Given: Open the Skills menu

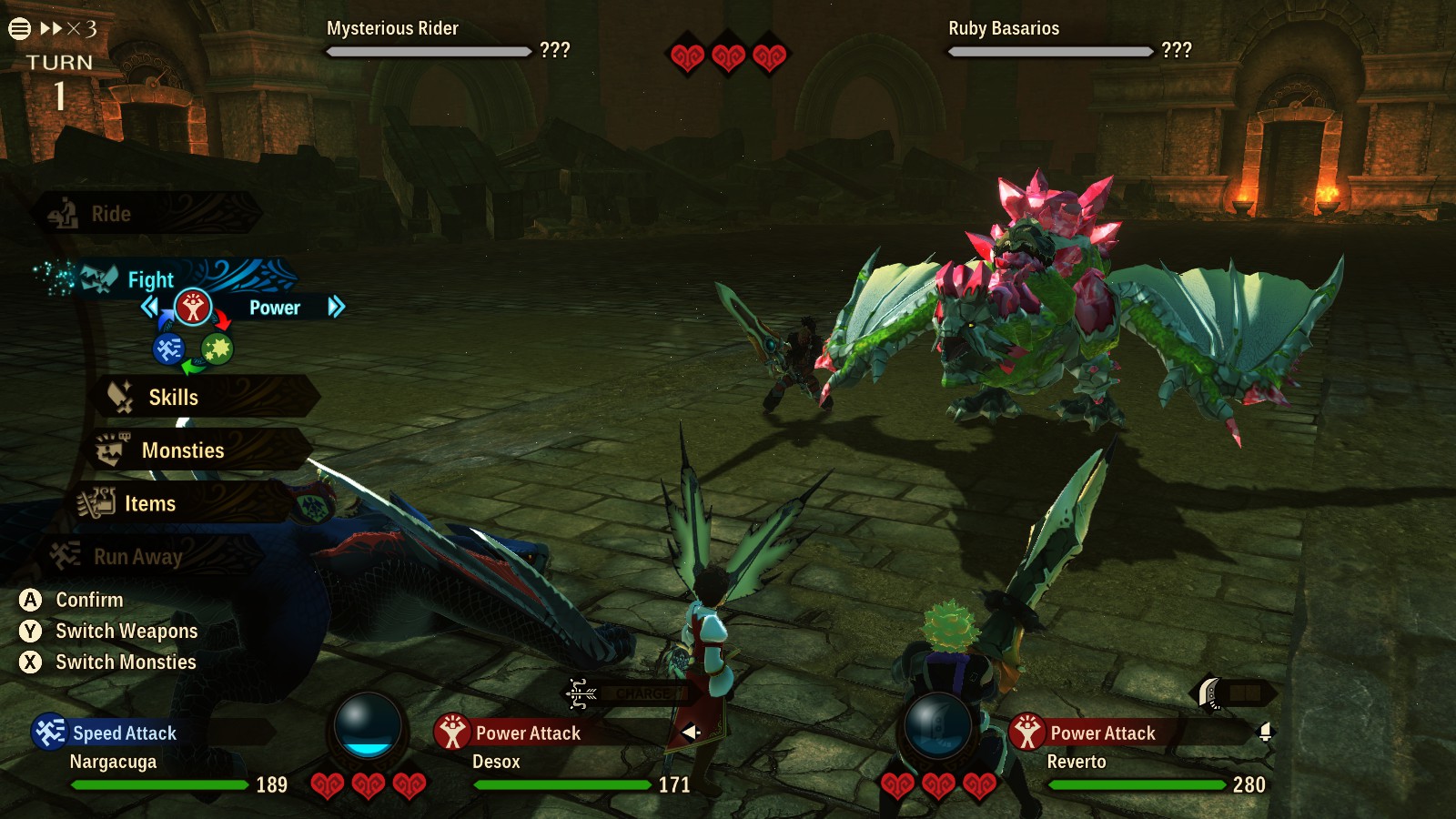Looking at the screenshot, I should tap(173, 397).
